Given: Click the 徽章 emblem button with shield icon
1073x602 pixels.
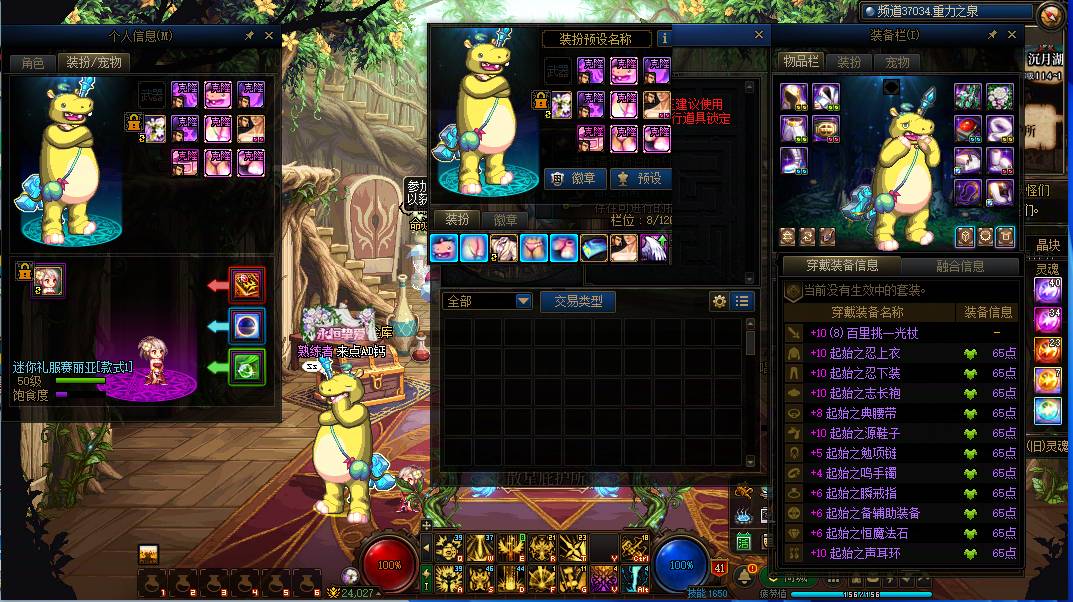Looking at the screenshot, I should pyautogui.click(x=576, y=178).
